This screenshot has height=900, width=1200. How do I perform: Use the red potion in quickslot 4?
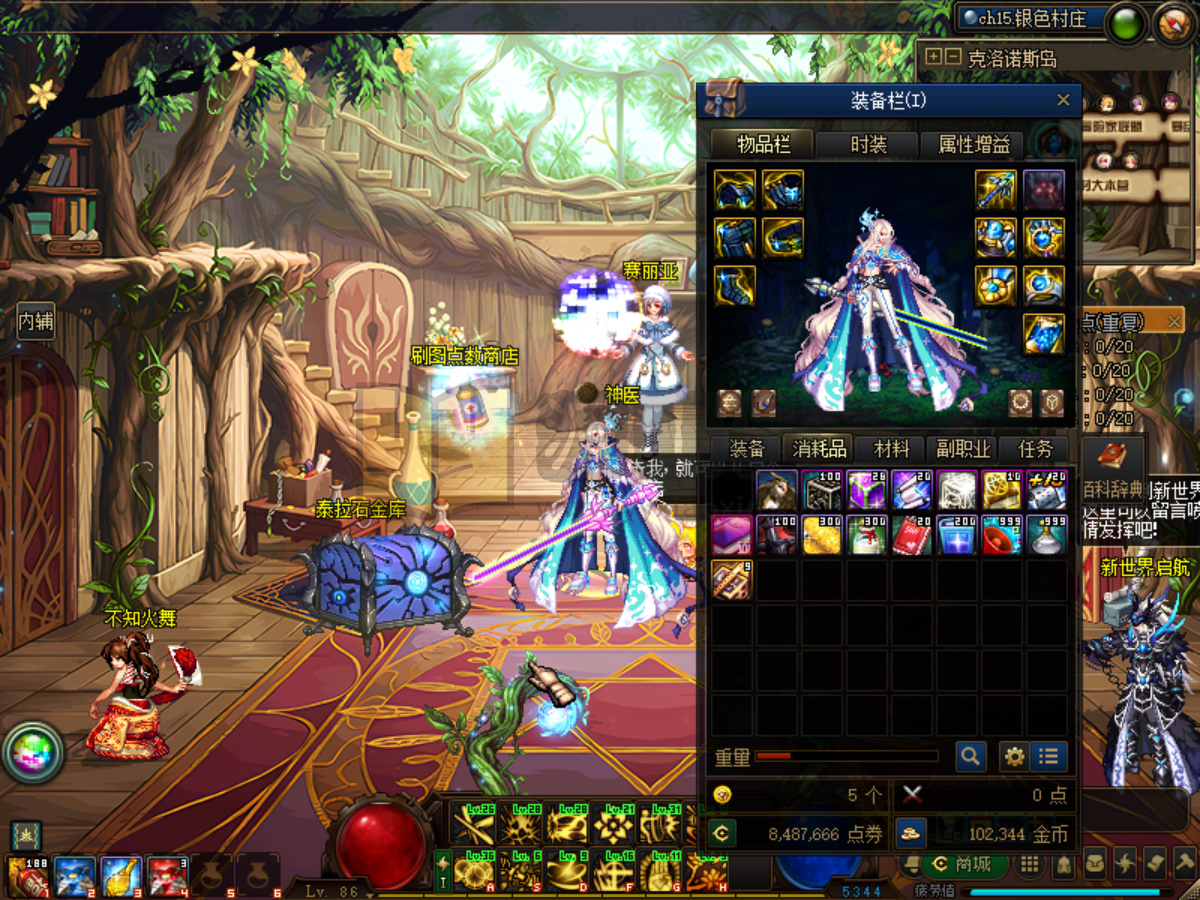click(x=167, y=876)
